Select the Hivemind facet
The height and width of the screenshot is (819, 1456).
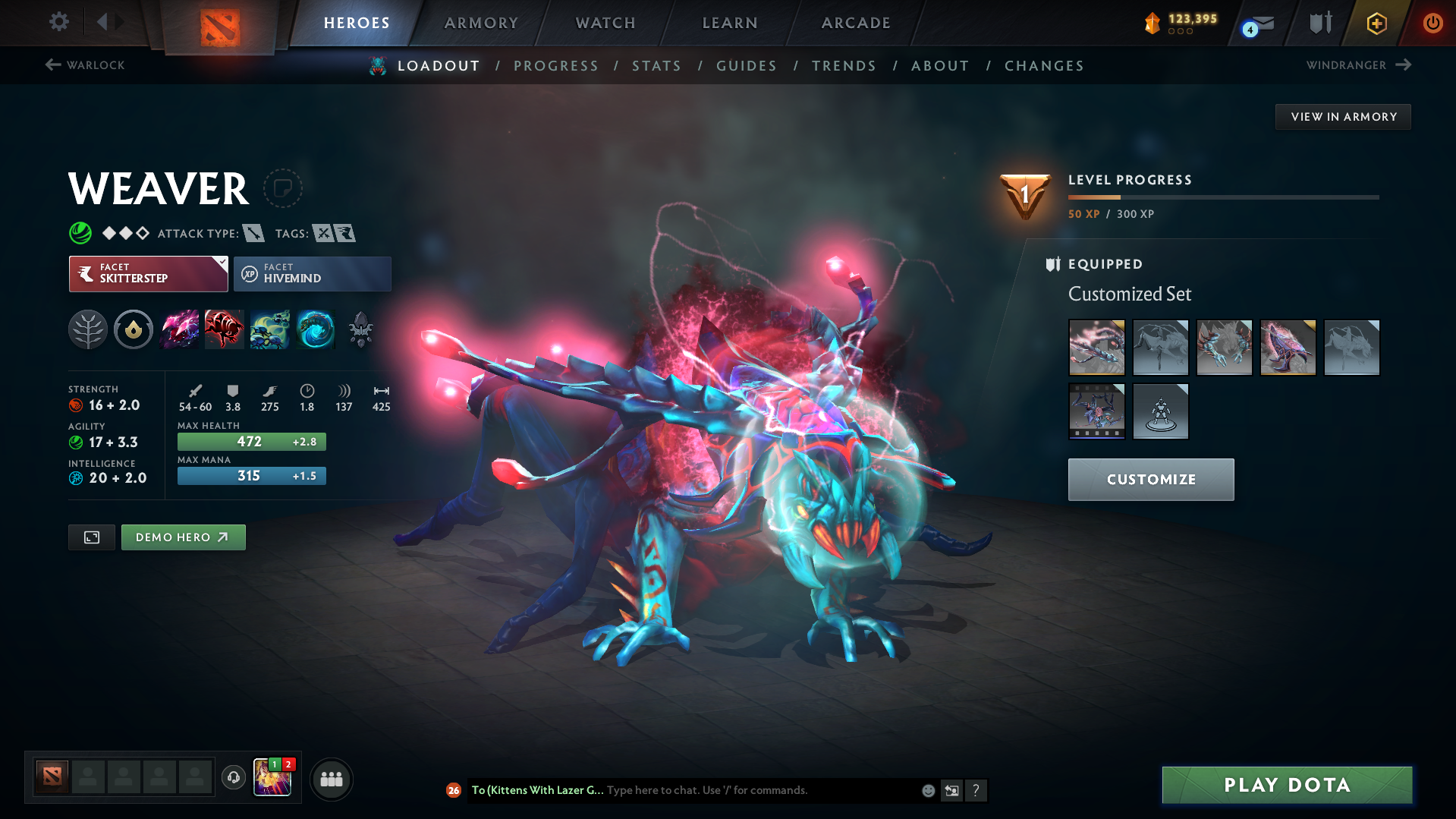coord(313,274)
